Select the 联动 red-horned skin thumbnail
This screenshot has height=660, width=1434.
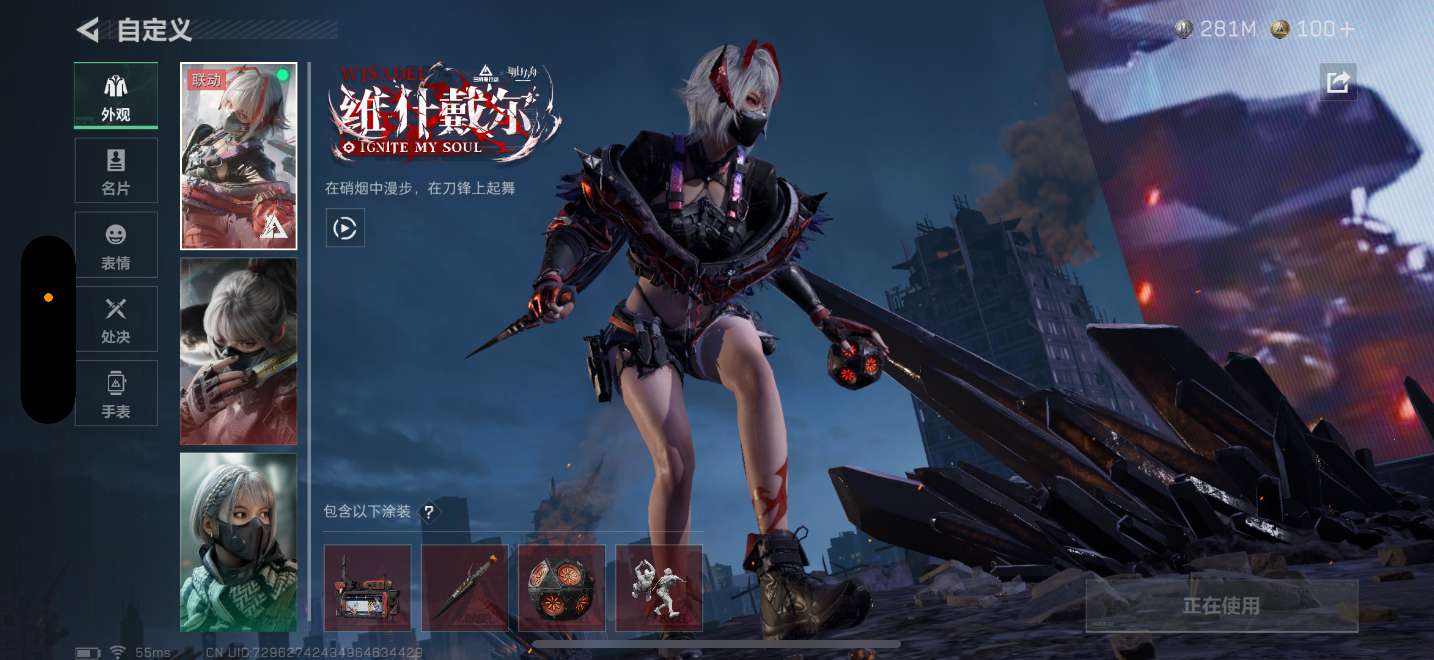coord(239,156)
